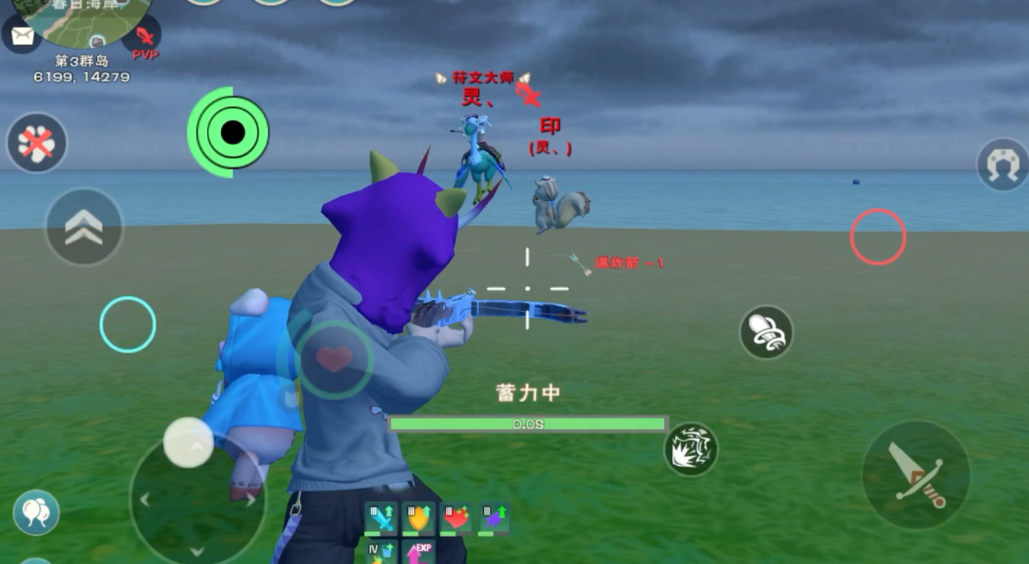This screenshot has width=1029, height=564.
Task: Tap the white movement joystick knob
Action: [x=188, y=442]
